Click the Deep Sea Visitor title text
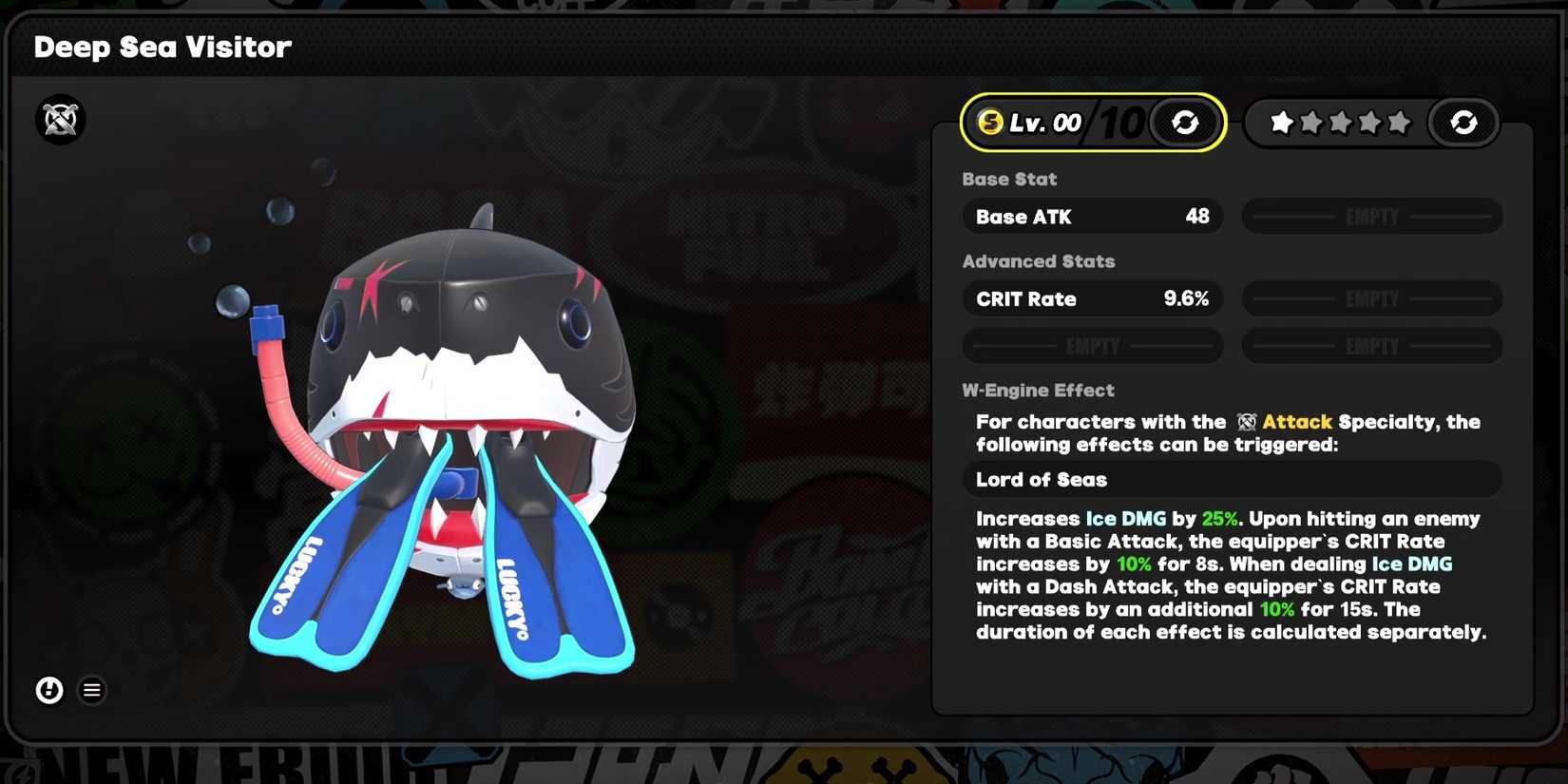Viewport: 1568px width, 784px height. pyautogui.click(x=163, y=47)
